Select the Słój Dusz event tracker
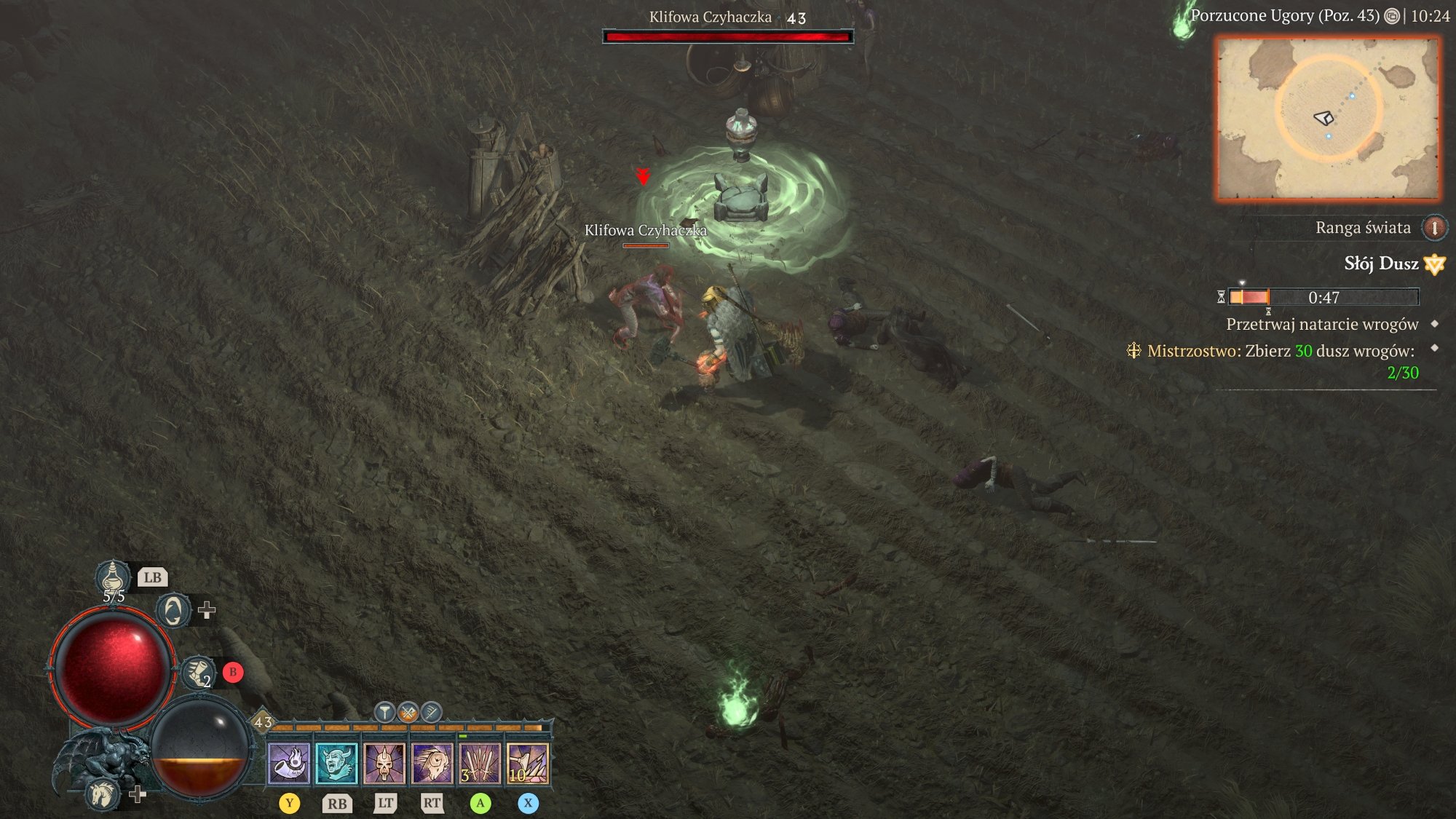The height and width of the screenshot is (819, 1456). [x=1381, y=264]
